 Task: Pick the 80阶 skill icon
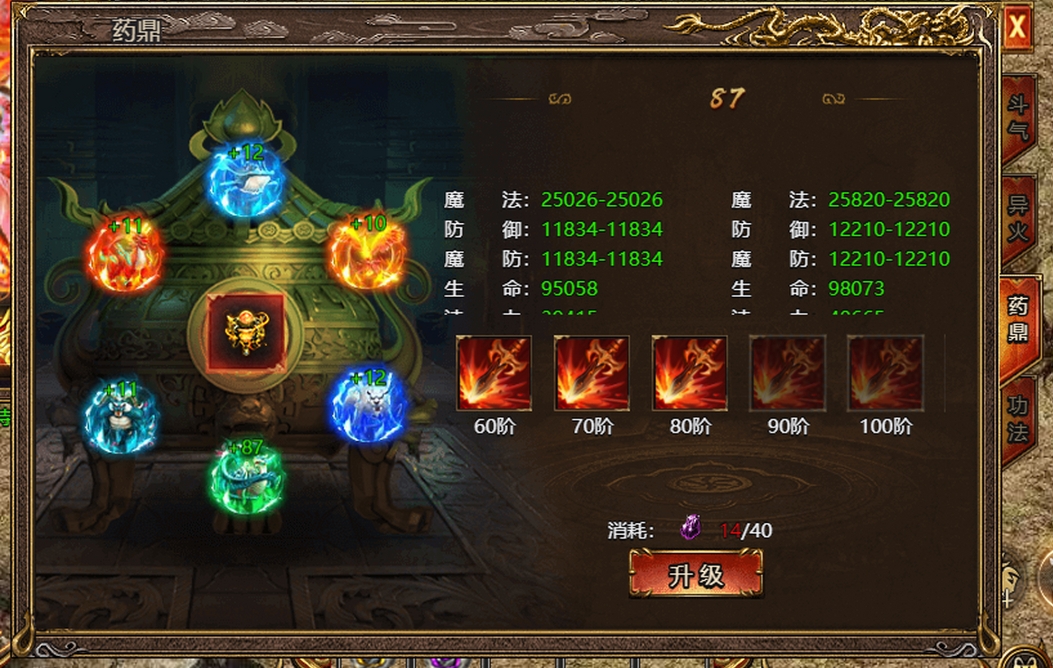pos(690,373)
